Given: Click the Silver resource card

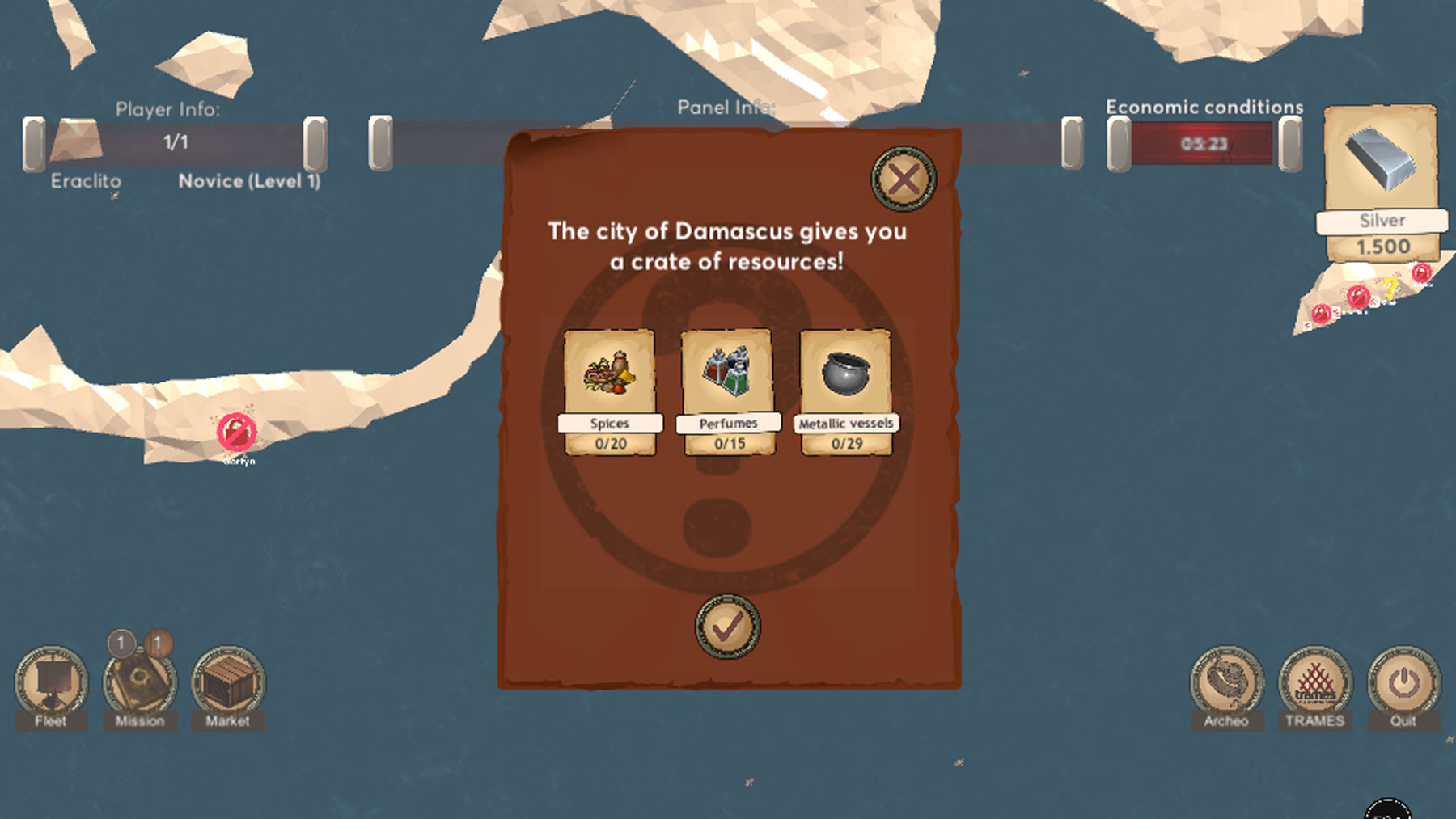Looking at the screenshot, I should pos(1382,182).
